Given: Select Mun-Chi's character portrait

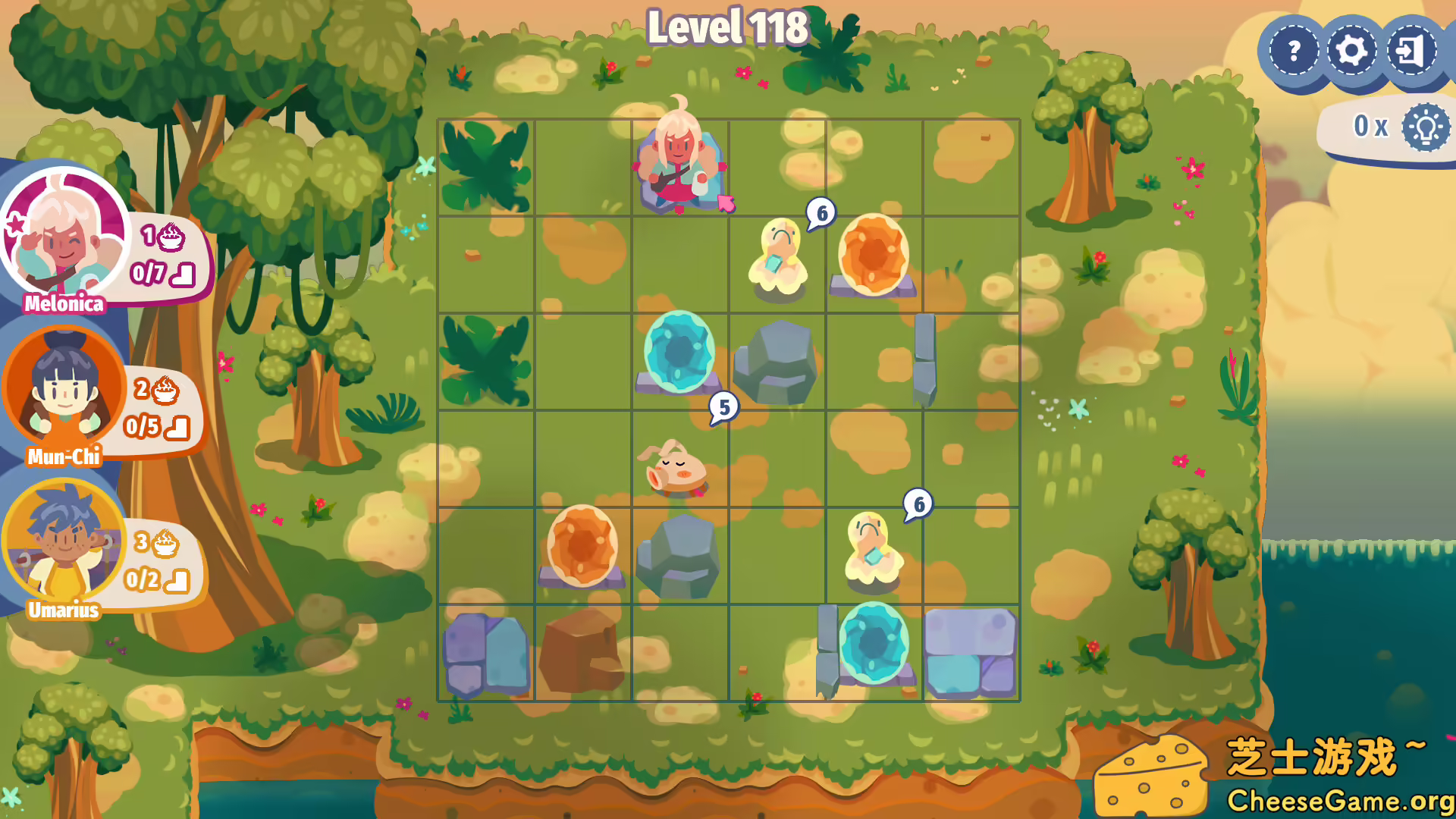Looking at the screenshot, I should (x=63, y=394).
